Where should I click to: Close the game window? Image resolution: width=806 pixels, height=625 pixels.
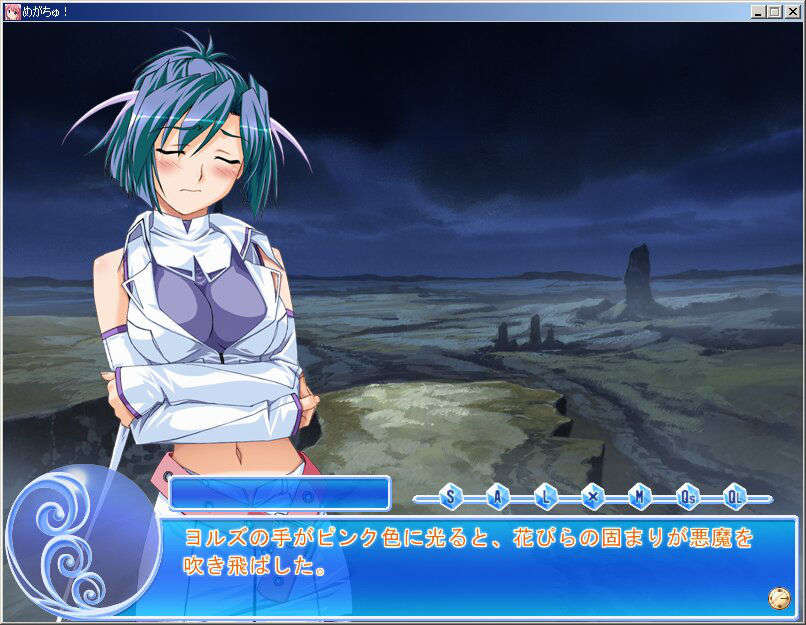(x=792, y=12)
